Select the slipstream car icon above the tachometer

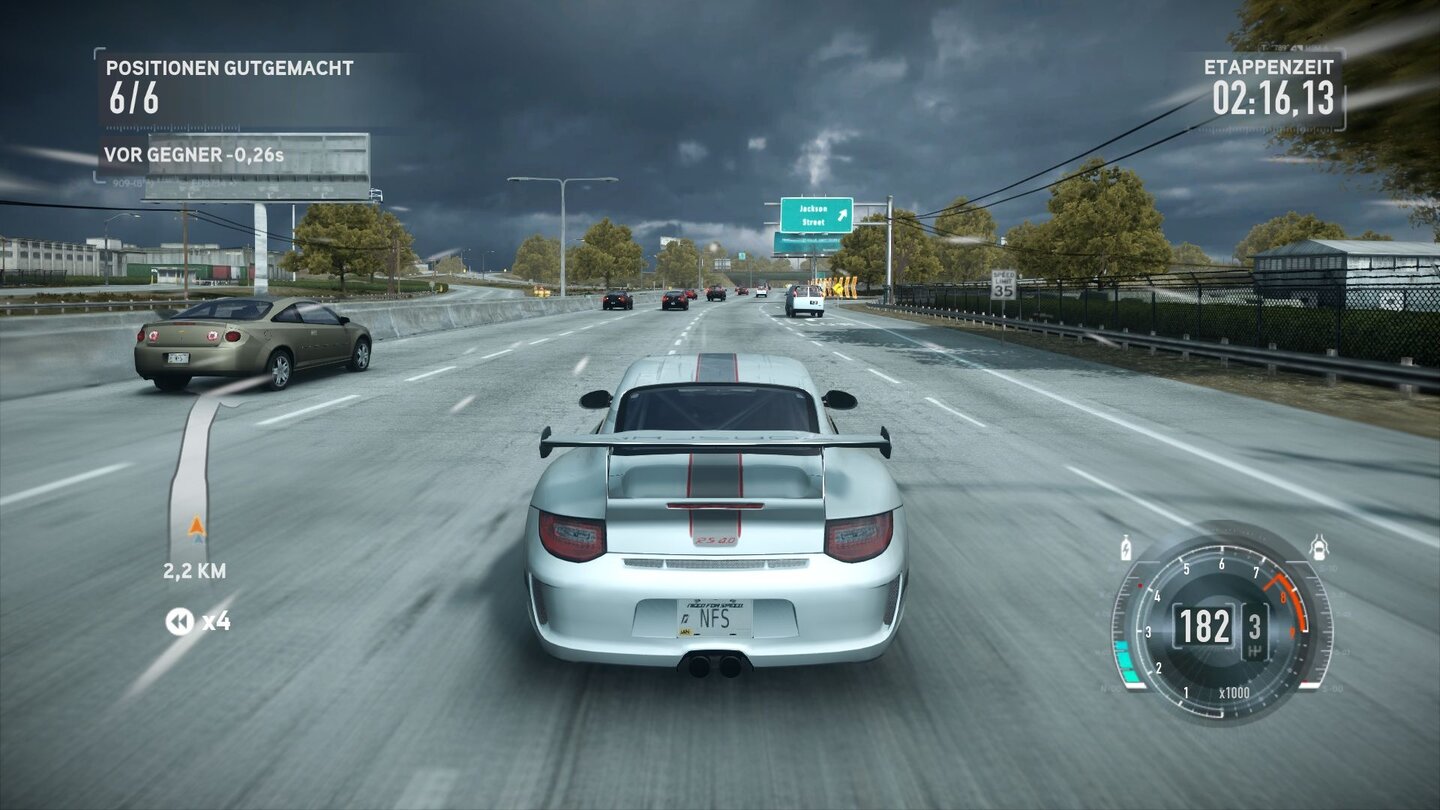pos(1318,546)
